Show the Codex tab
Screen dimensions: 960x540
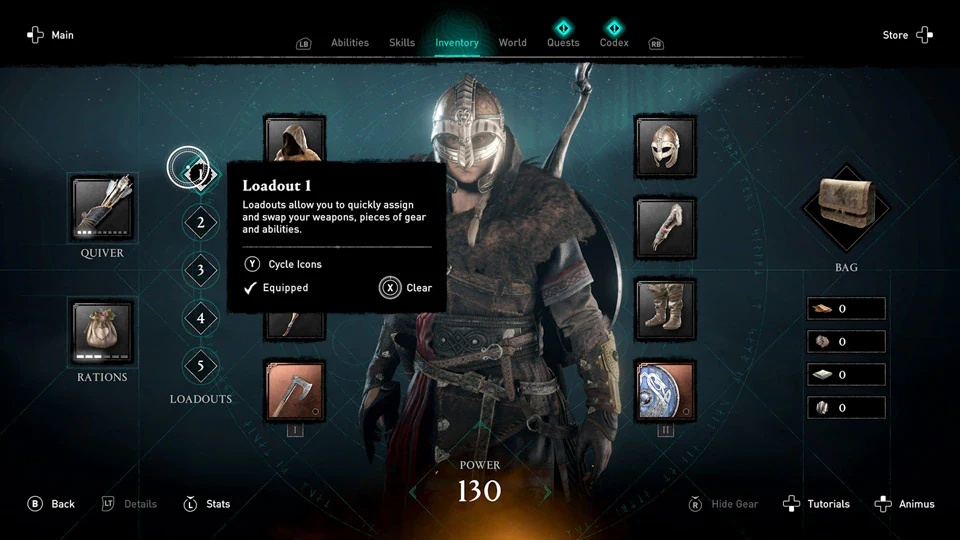[x=614, y=43]
